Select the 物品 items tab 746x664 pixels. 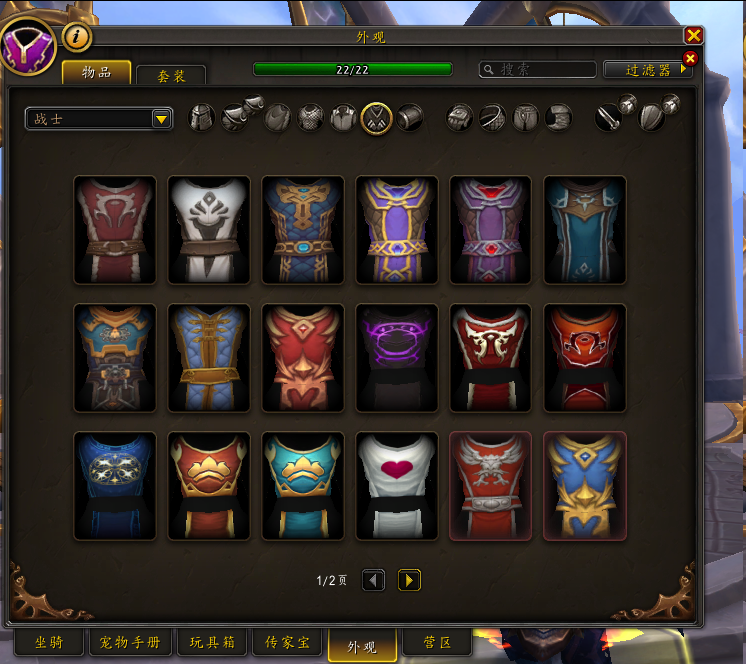tap(97, 73)
